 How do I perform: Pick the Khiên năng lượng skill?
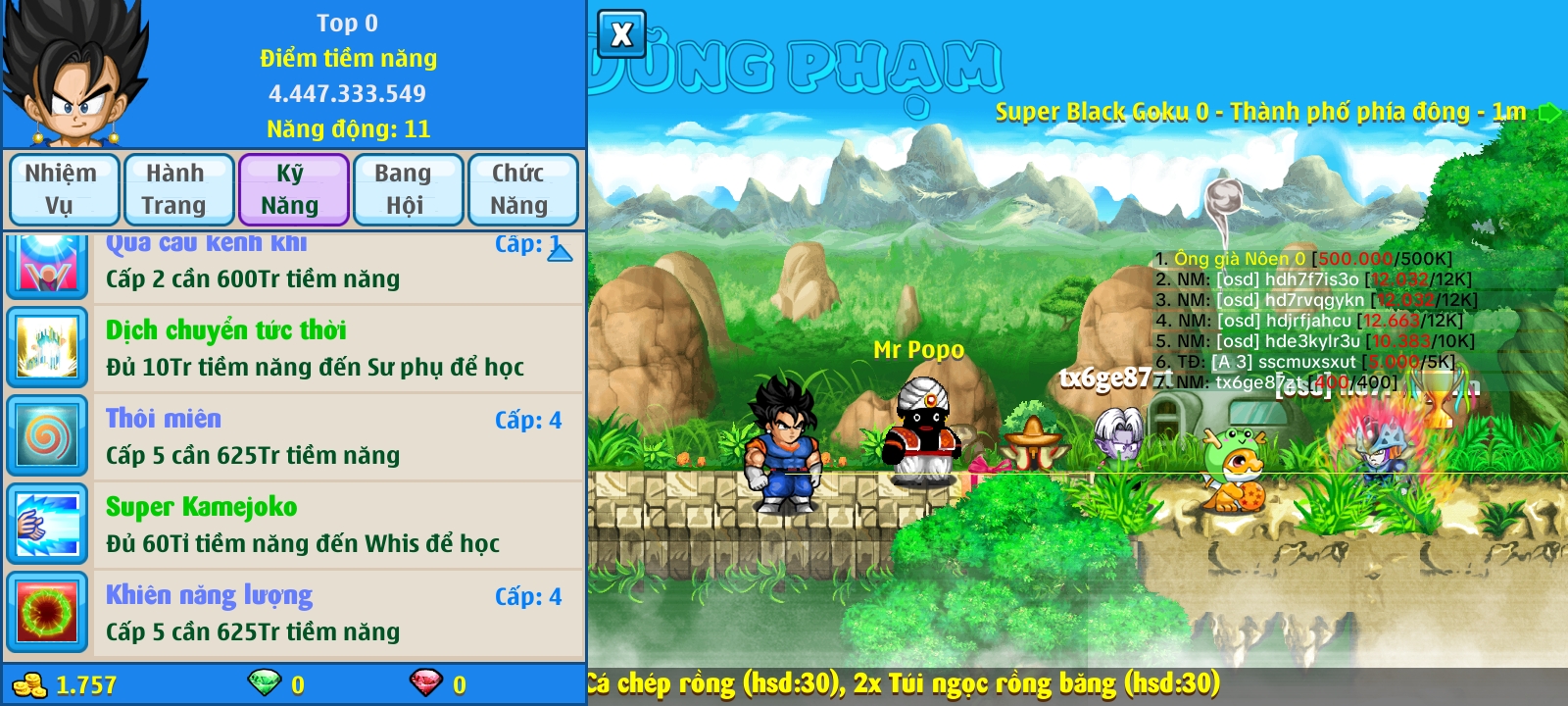333,613
